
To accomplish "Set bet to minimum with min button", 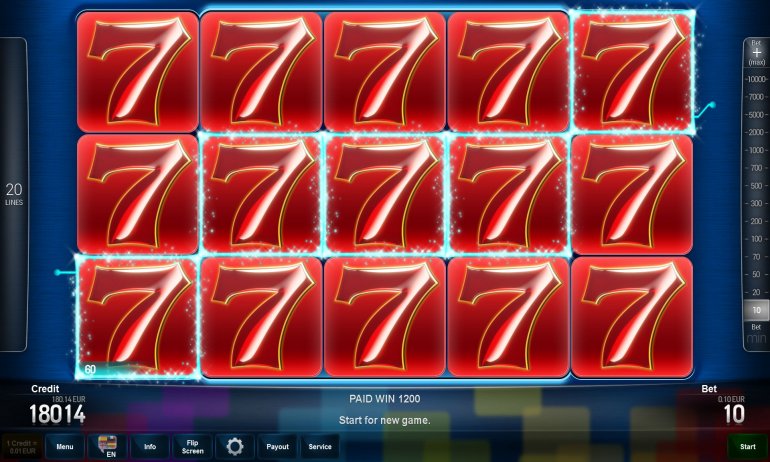I will (x=756, y=339).
